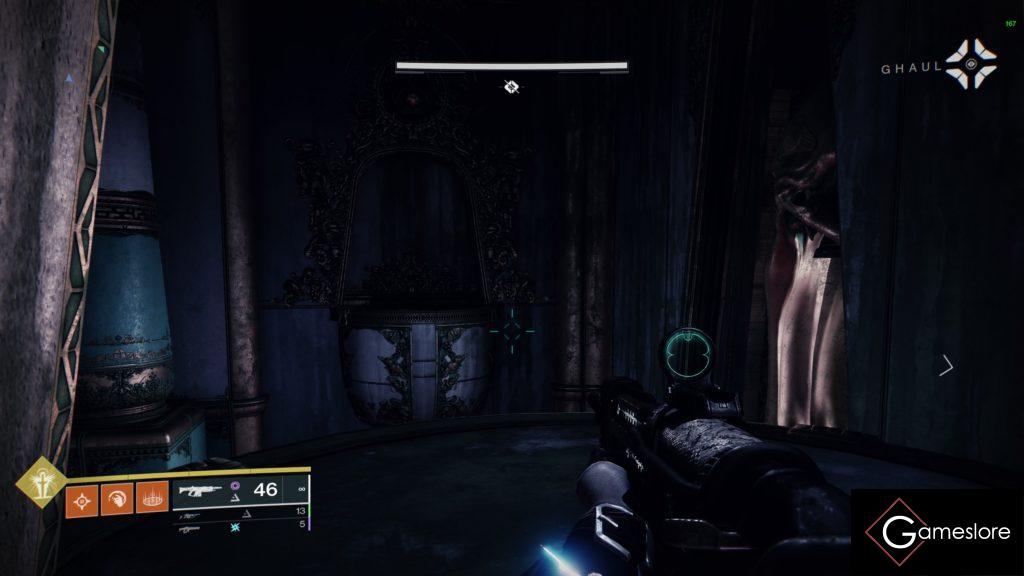This screenshot has height=576, width=1024.
Task: Open the Ghost icon beside GHAUL
Action: 972,65
